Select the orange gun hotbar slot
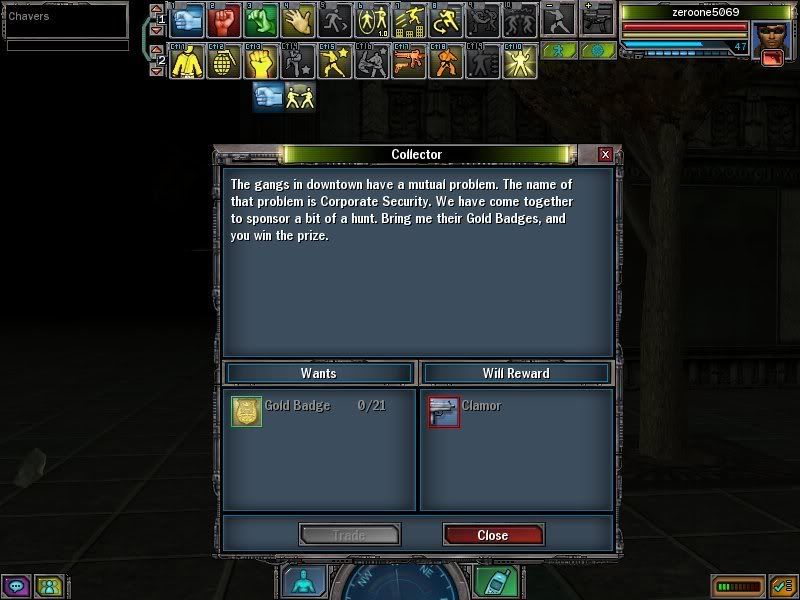This screenshot has width=800, height=600. (x=409, y=62)
